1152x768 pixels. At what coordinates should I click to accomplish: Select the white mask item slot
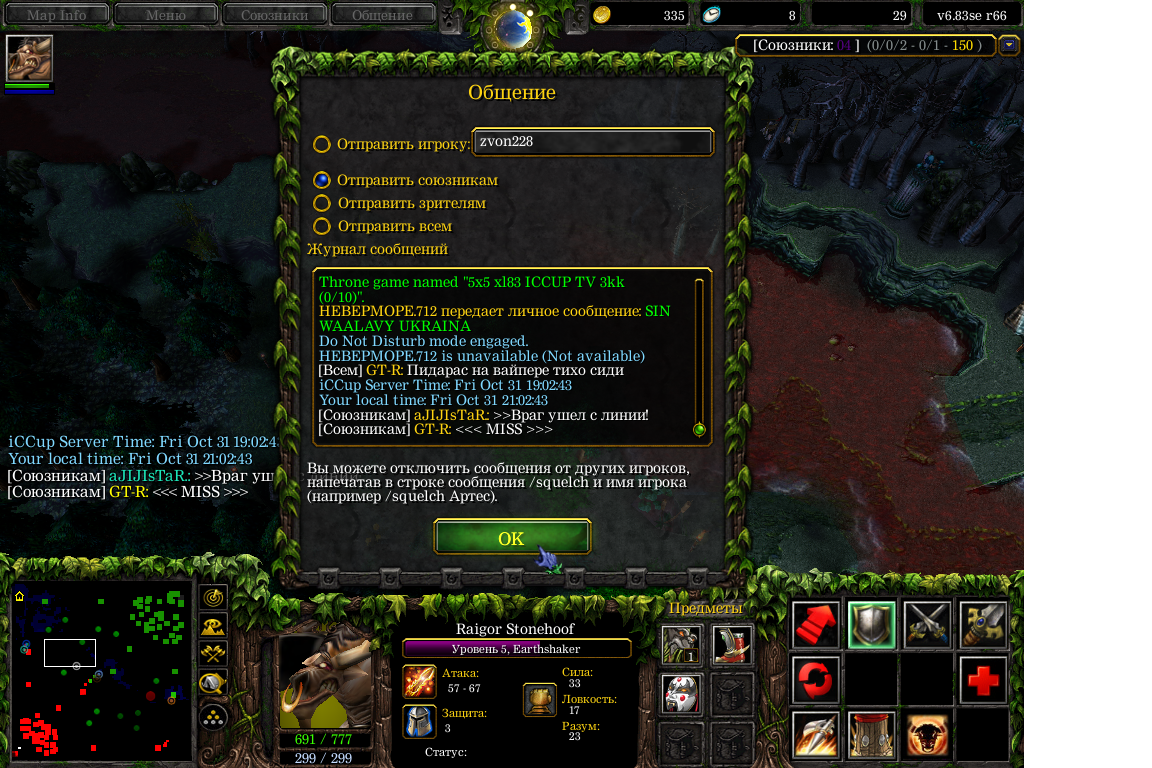681,693
